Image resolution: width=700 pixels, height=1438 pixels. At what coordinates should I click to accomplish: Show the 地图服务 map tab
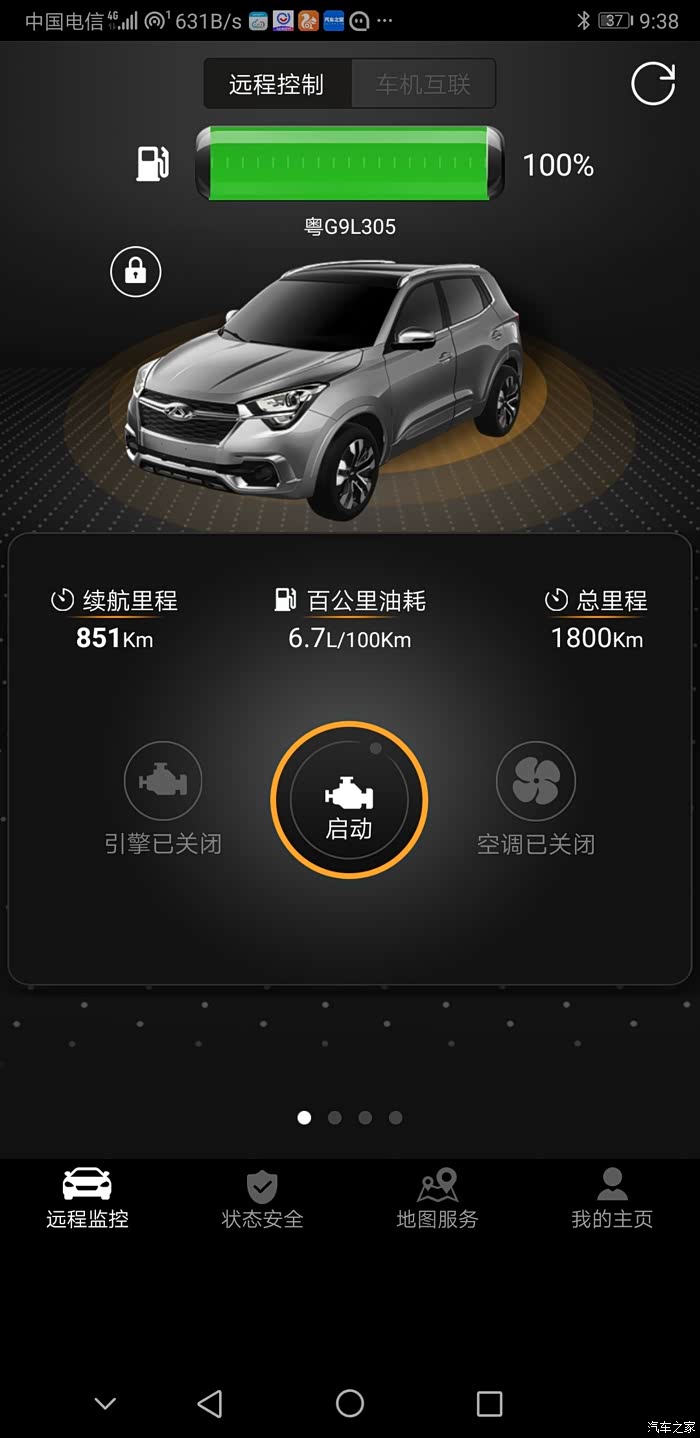(437, 1198)
